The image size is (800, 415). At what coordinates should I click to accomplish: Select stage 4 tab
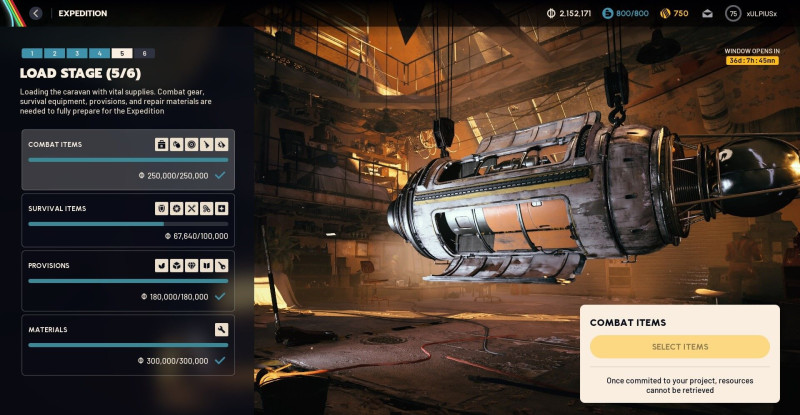coord(99,53)
